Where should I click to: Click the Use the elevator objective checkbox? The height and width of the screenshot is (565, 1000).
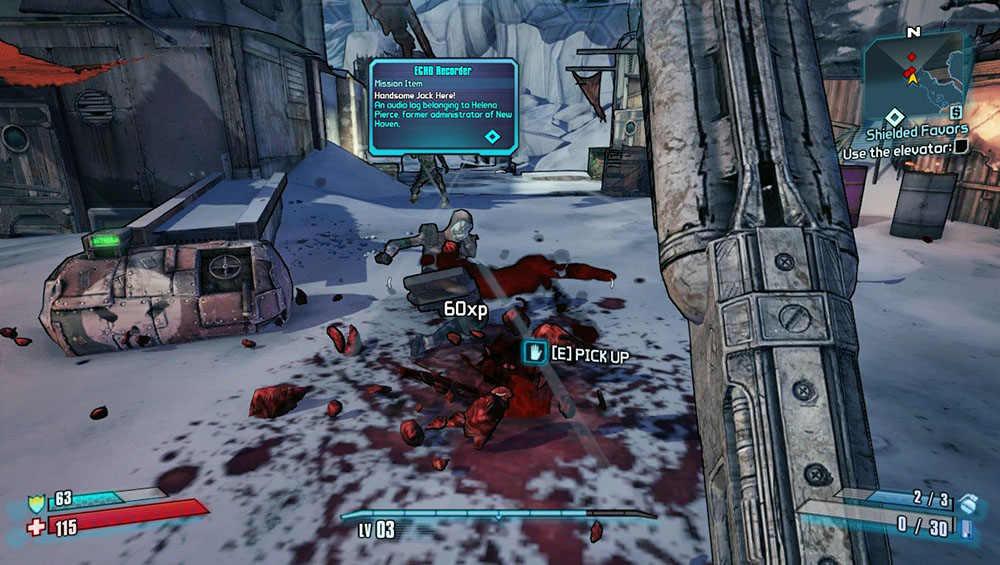[x=961, y=147]
